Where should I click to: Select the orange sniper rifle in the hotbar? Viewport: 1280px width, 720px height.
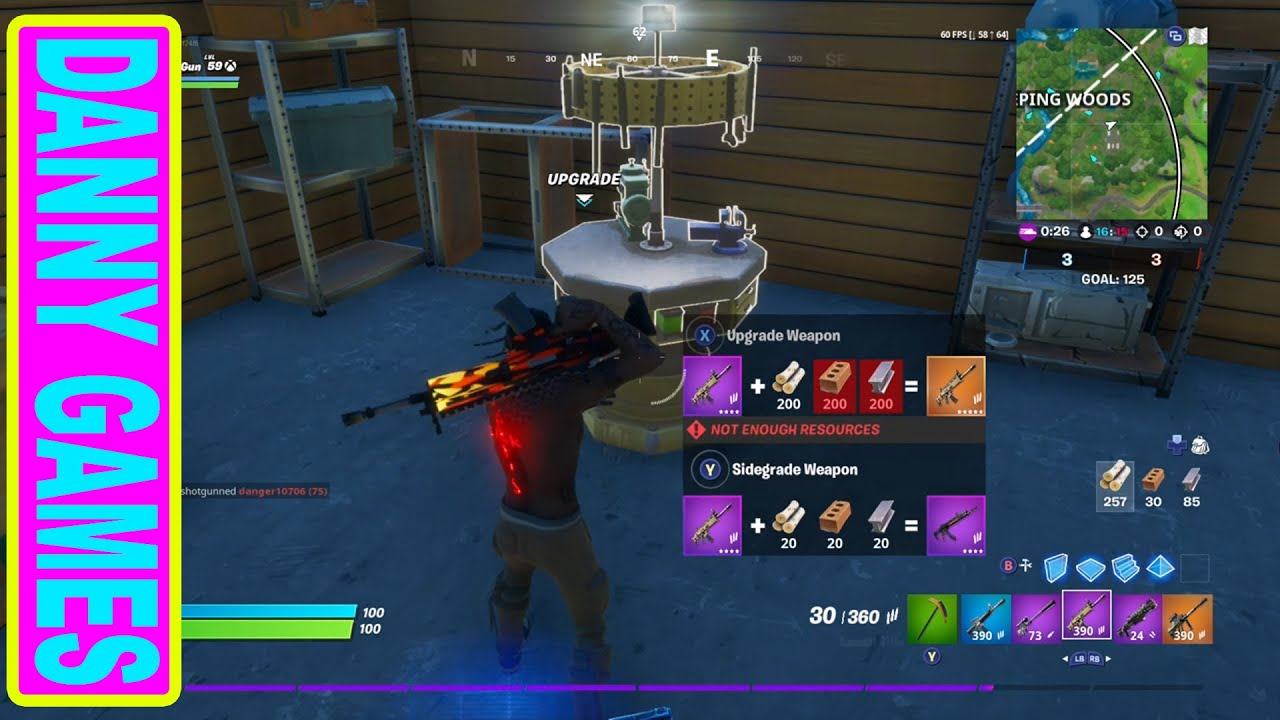point(1188,618)
